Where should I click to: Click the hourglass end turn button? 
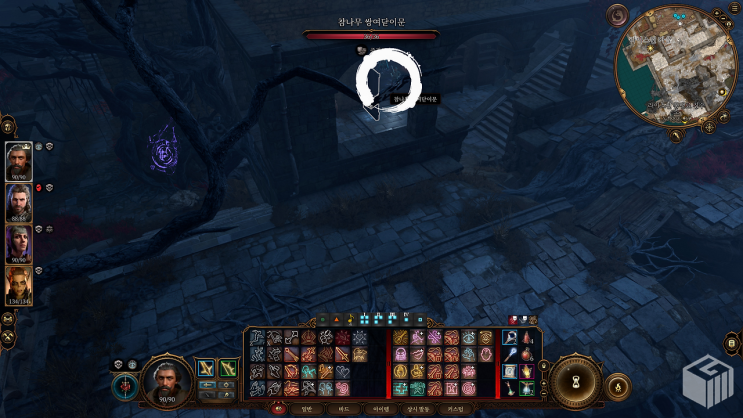point(576,381)
